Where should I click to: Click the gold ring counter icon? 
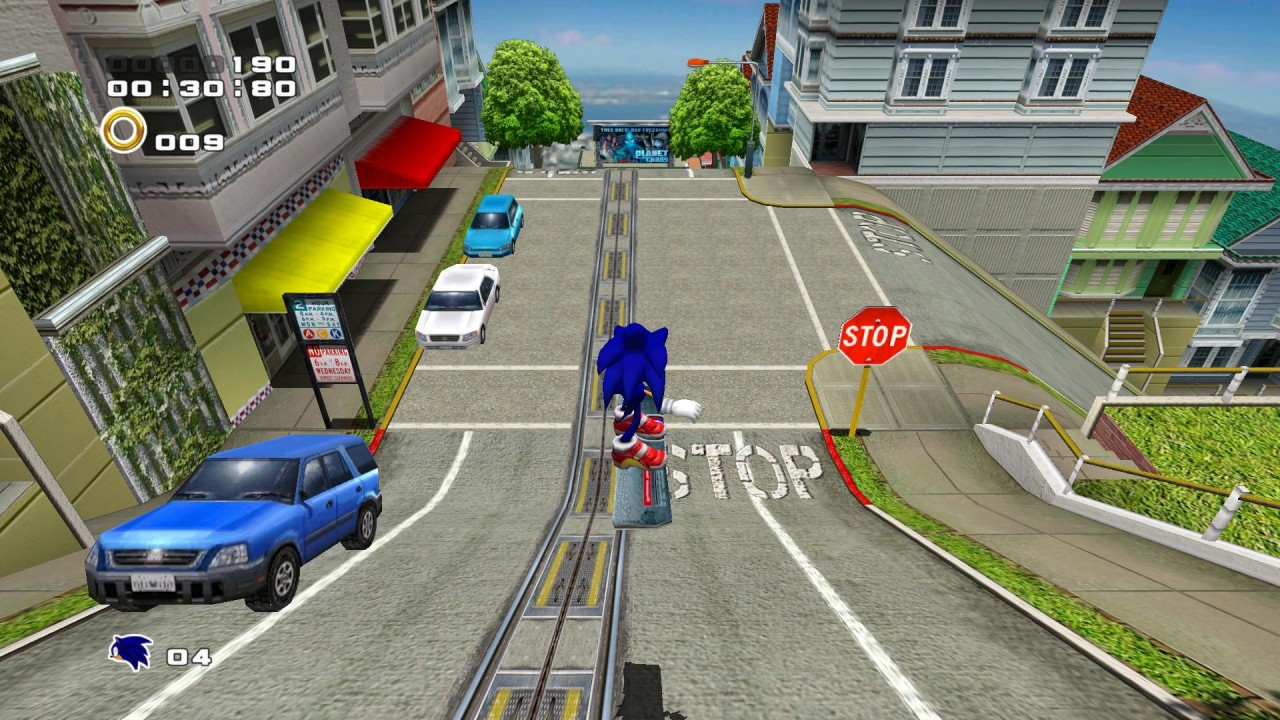coord(123,131)
